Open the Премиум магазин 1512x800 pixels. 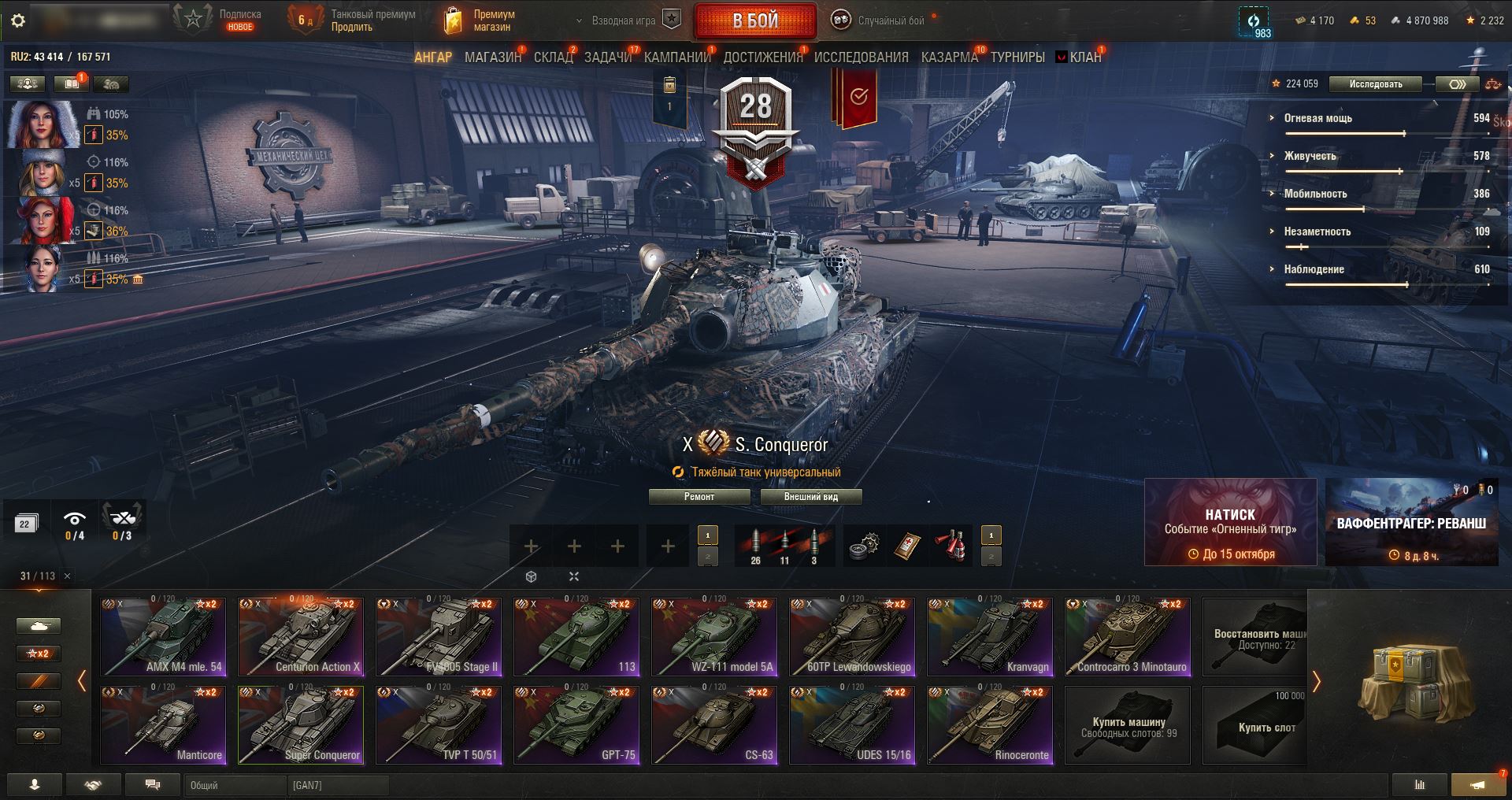(480, 21)
